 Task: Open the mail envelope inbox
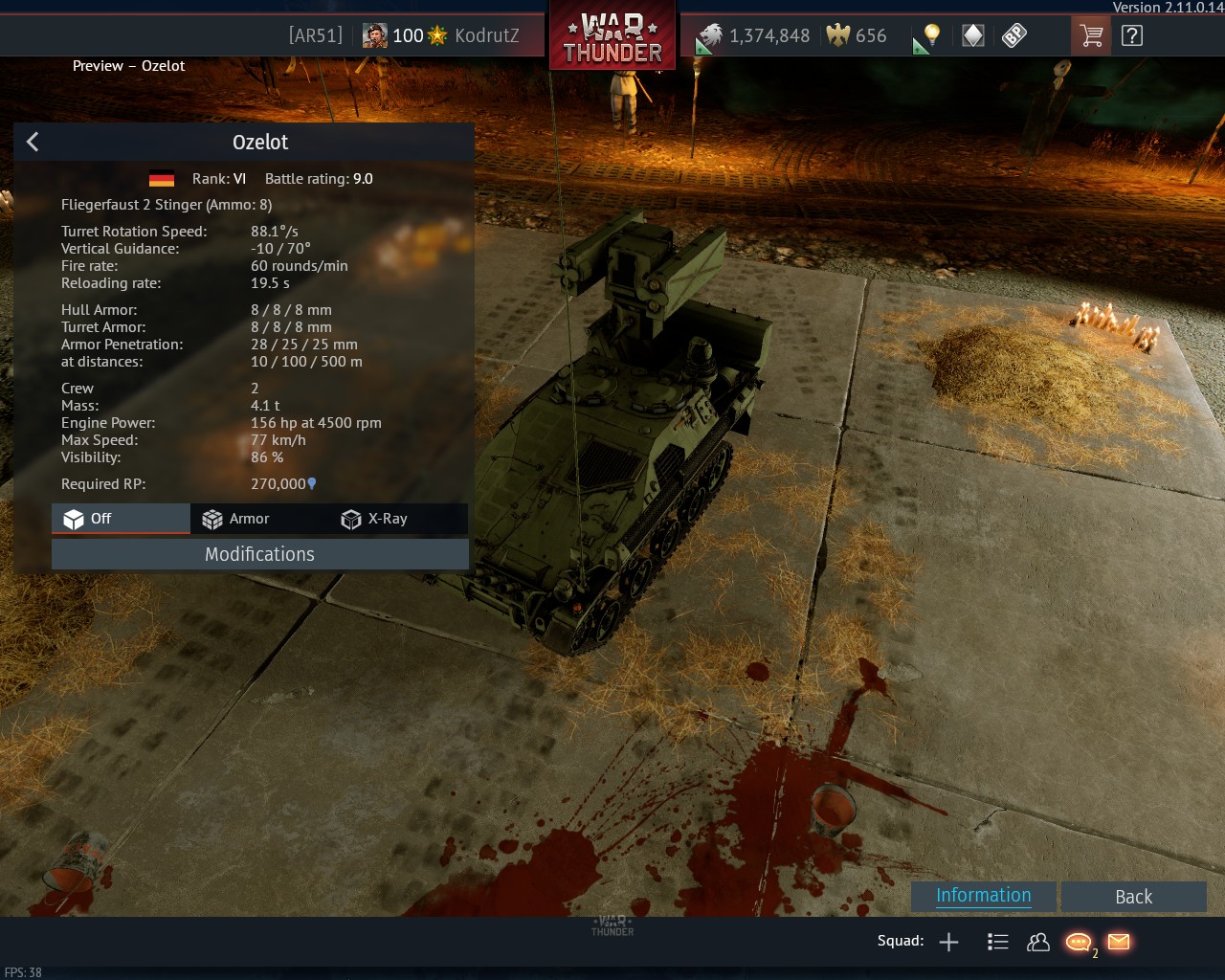point(1119,942)
